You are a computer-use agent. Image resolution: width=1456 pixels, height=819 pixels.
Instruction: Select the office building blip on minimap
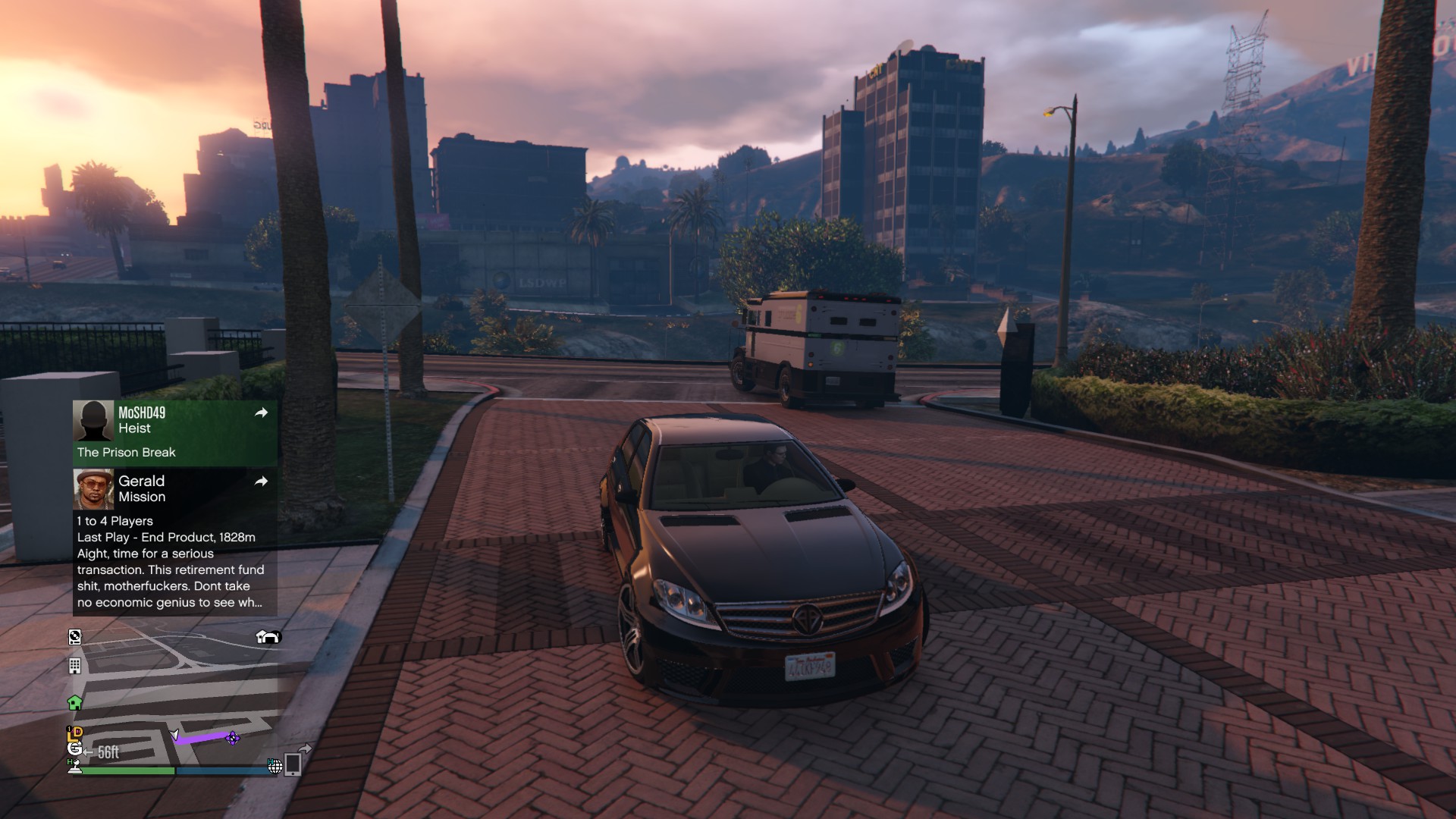coord(74,666)
